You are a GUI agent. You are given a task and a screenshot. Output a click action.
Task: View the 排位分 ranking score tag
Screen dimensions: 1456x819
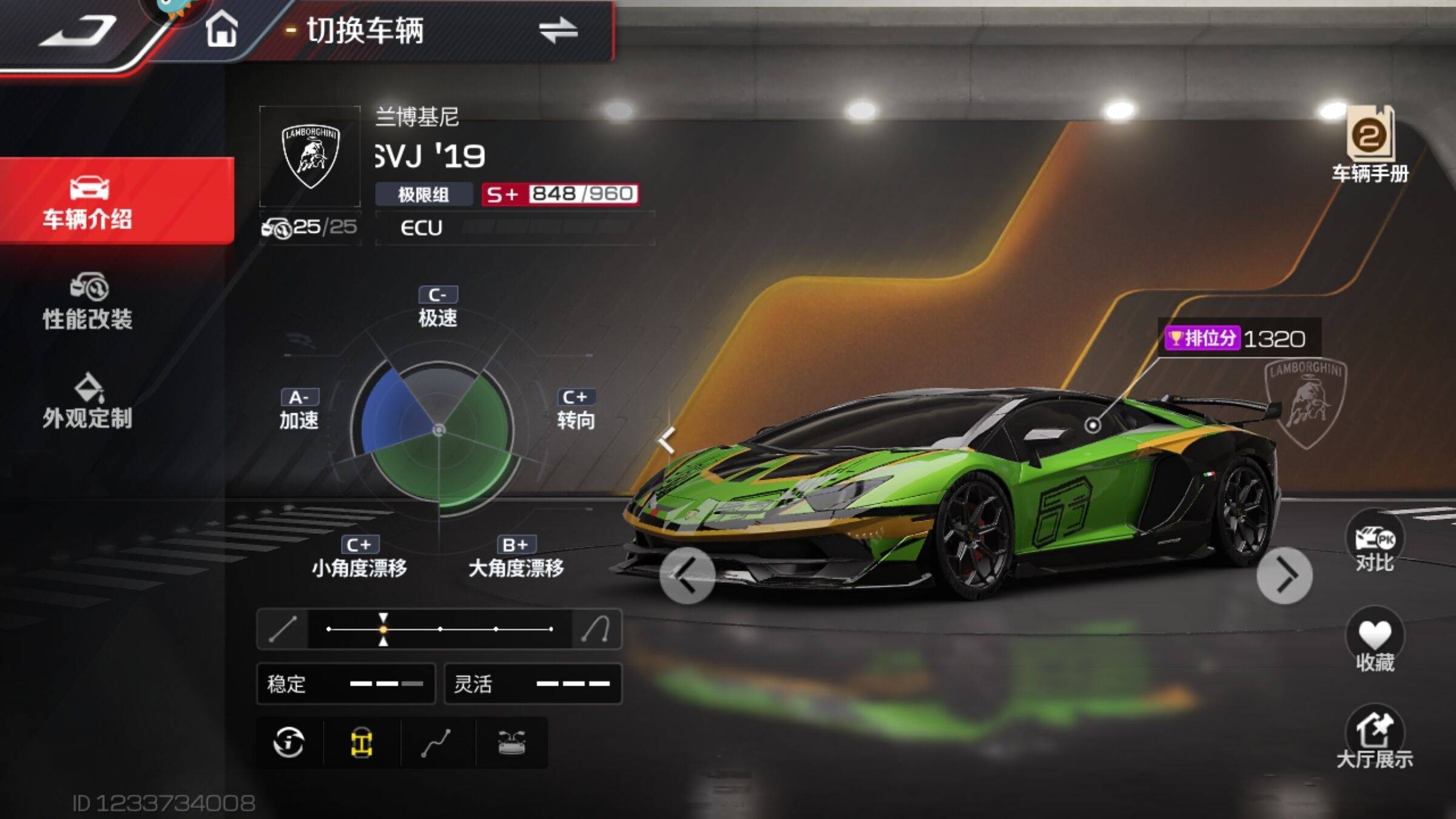(x=1238, y=338)
